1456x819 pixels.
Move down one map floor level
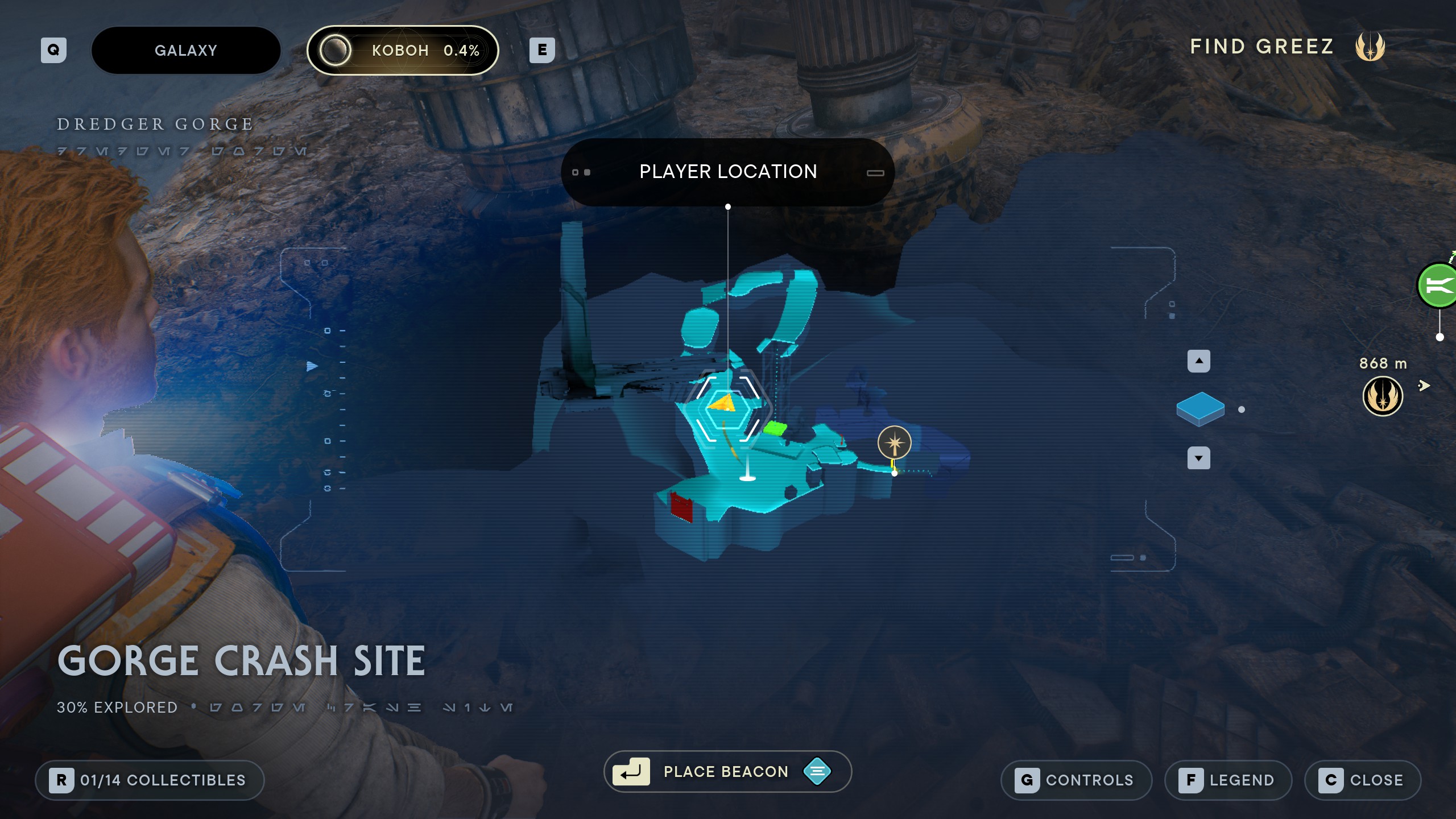click(x=1198, y=458)
